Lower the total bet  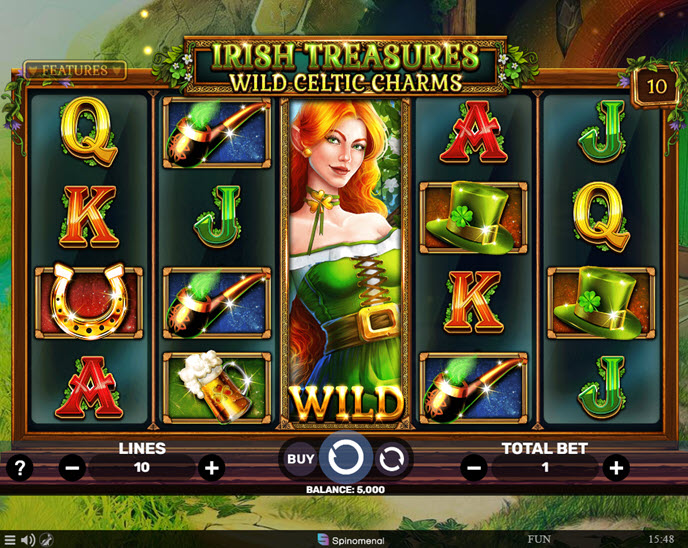pos(475,467)
